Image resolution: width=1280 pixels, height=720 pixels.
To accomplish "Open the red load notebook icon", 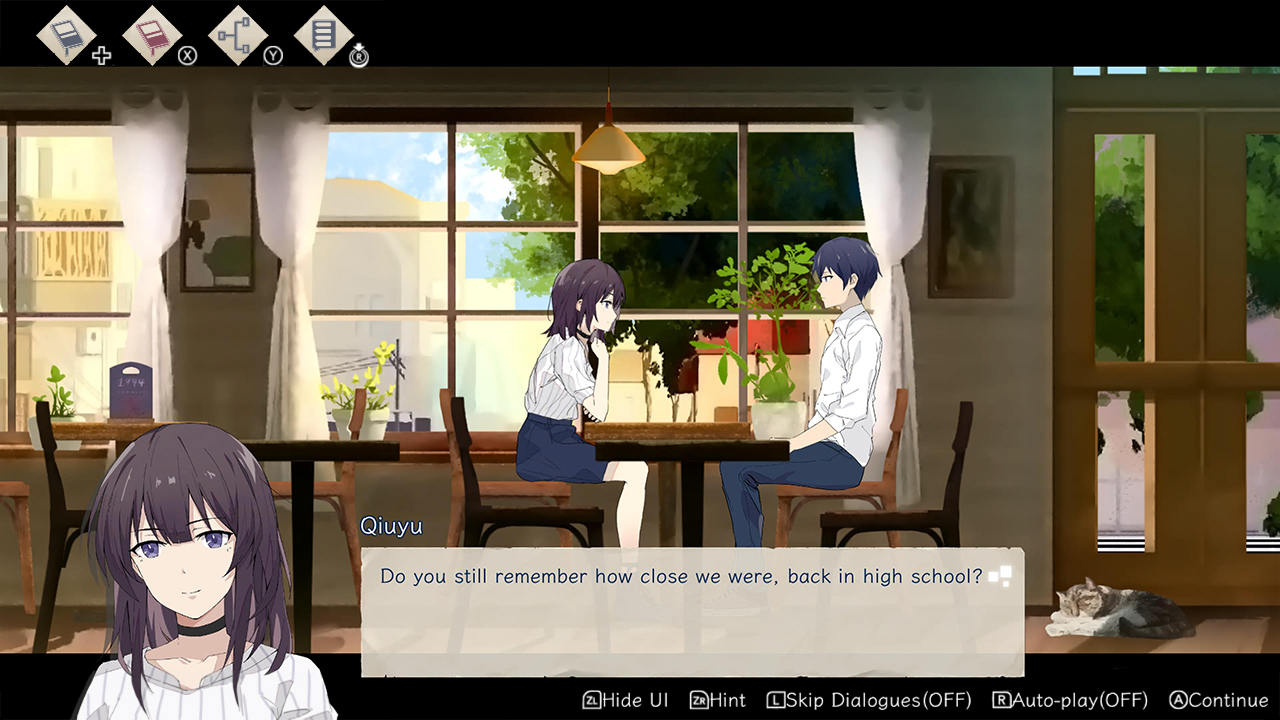I will 152,34.
